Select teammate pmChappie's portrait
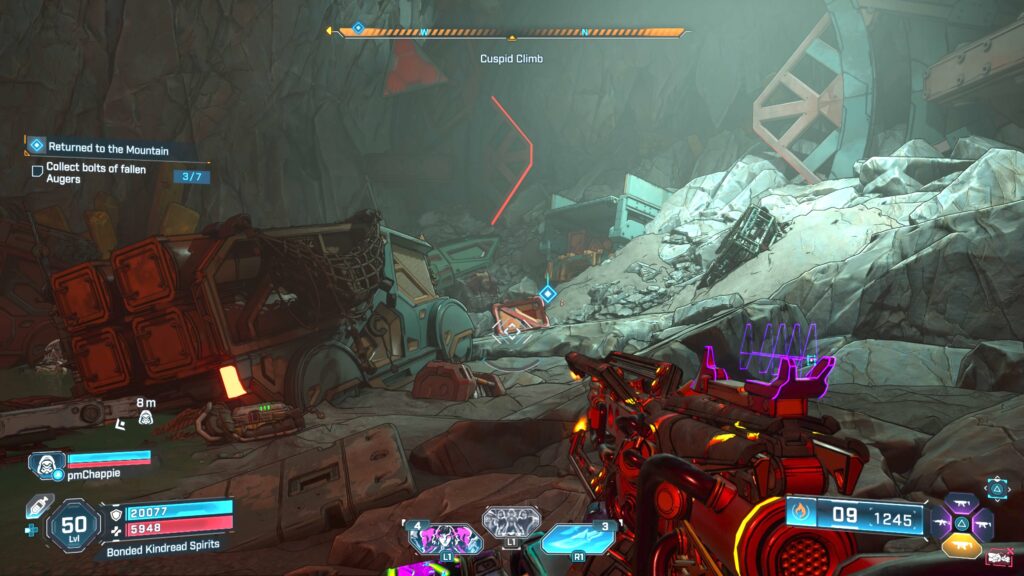 [47, 462]
